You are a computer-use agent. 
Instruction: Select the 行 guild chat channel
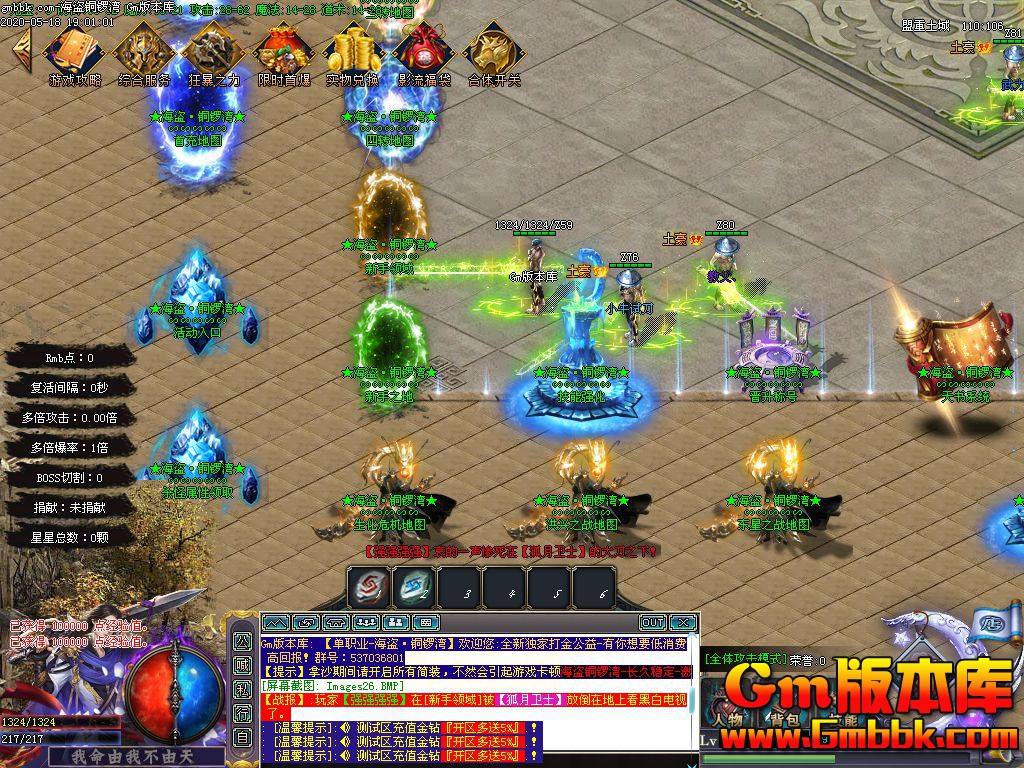pos(243,713)
